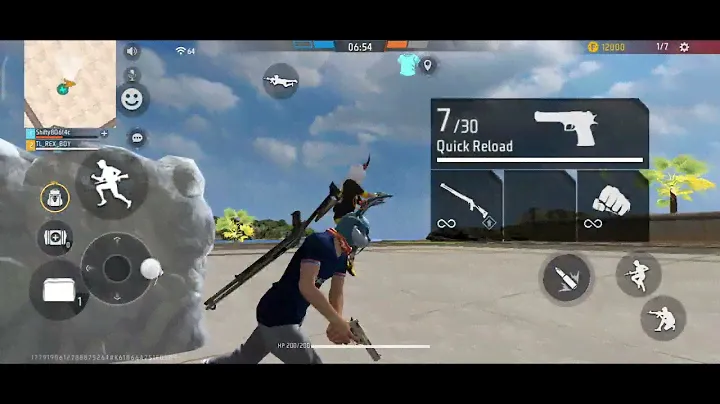Activate the sprint running button
The width and height of the screenshot is (720, 404).
pyautogui.click(x=110, y=184)
